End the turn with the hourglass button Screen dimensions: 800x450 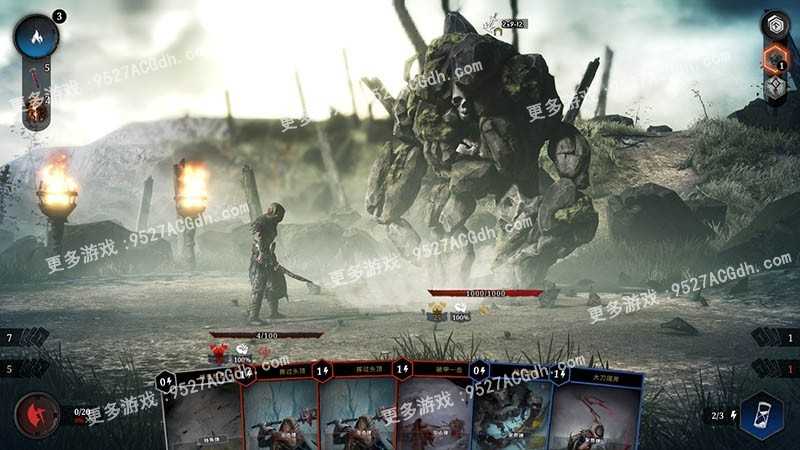(762, 416)
